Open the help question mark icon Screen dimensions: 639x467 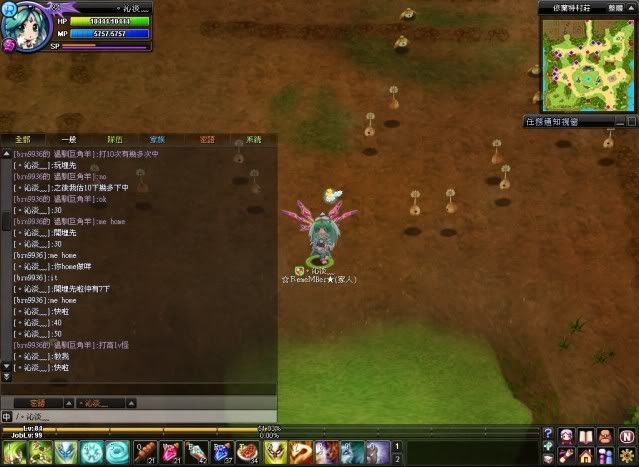(548, 433)
